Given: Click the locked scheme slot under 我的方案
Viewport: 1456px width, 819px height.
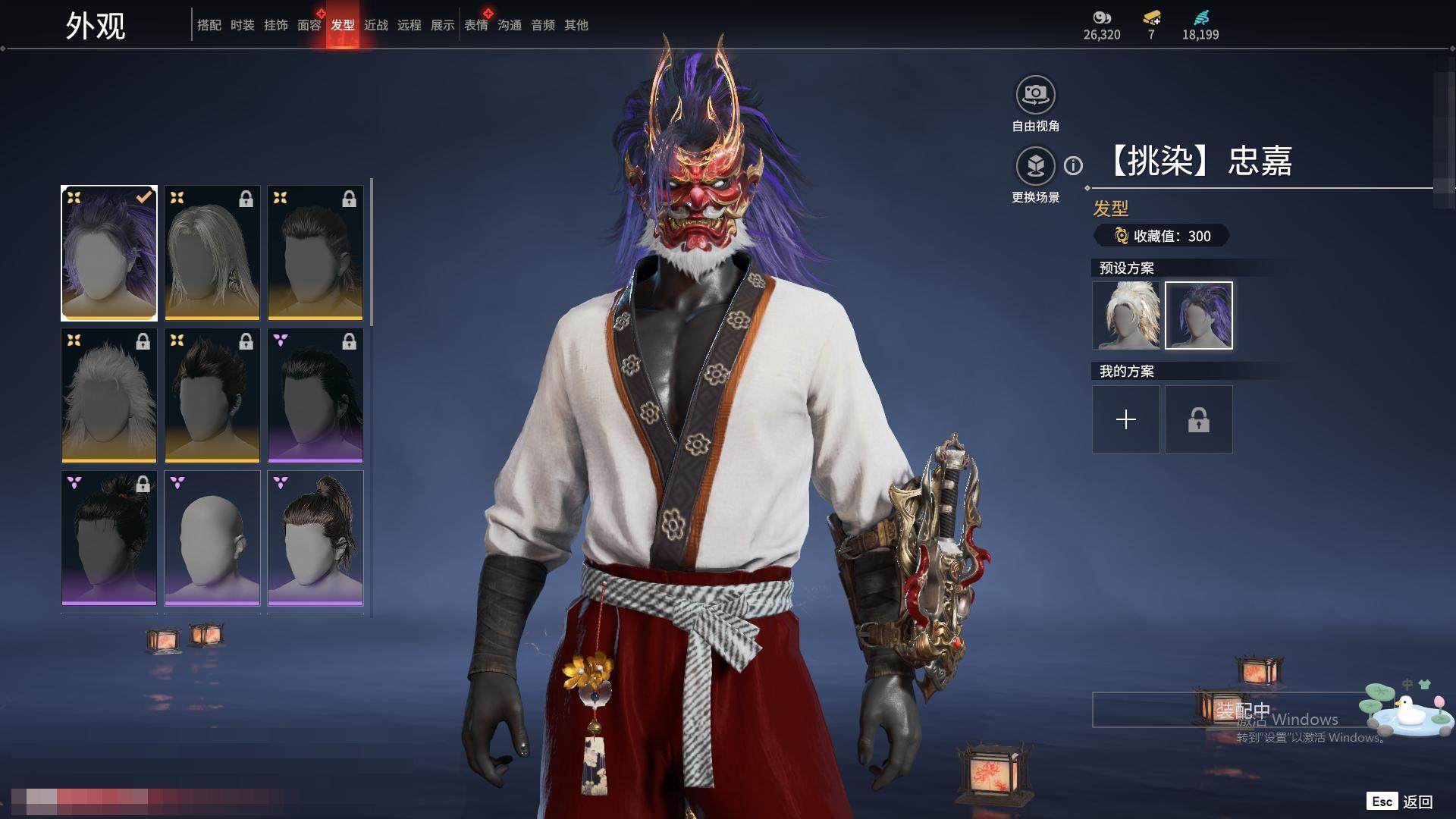Looking at the screenshot, I should (1198, 419).
